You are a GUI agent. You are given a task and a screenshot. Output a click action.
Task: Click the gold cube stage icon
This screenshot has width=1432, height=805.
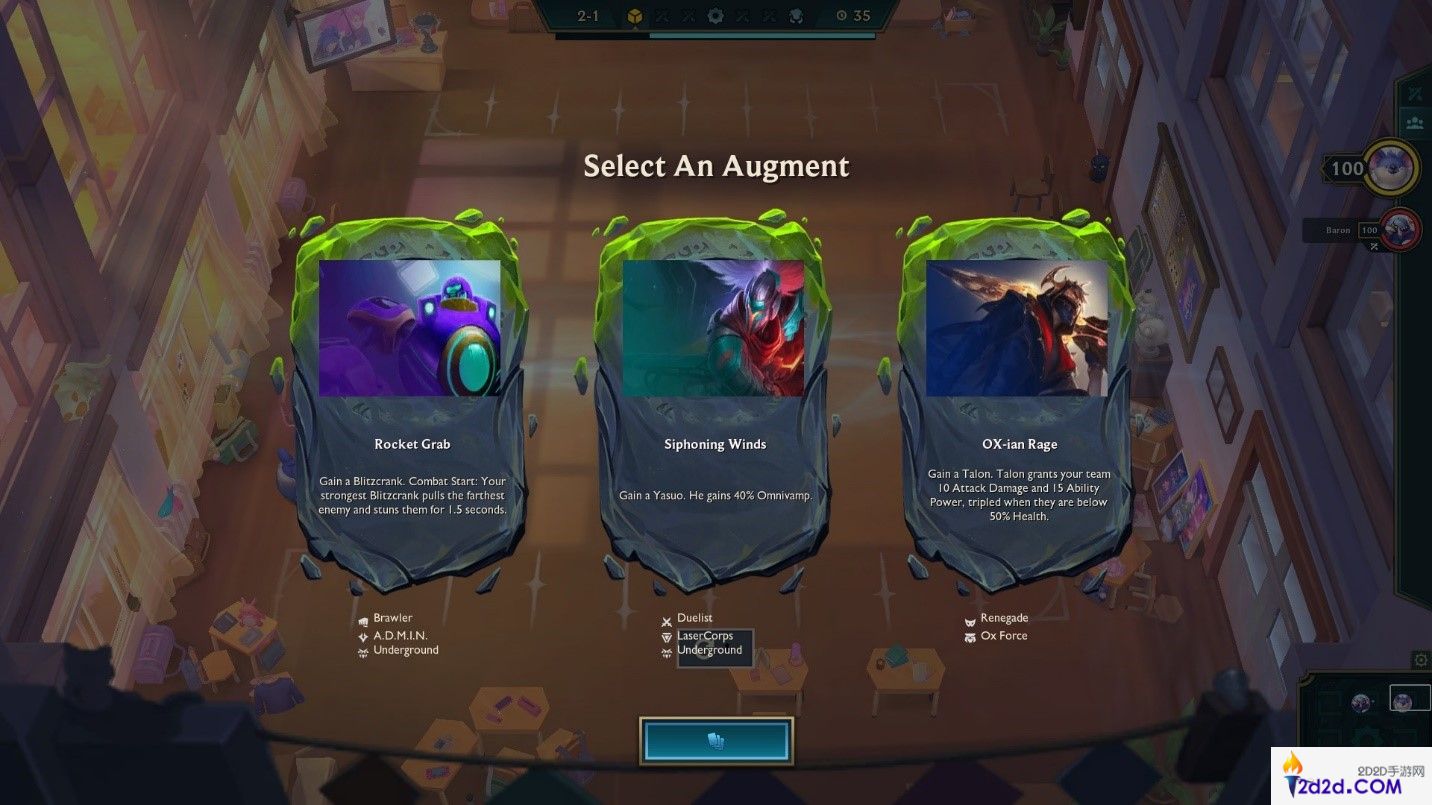[x=634, y=16]
